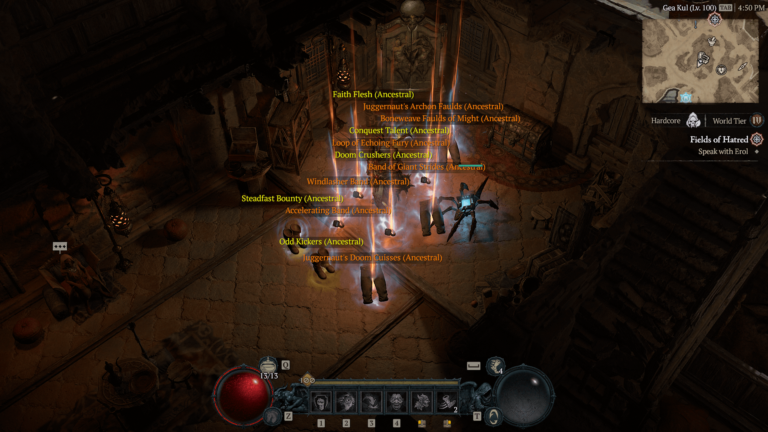The image size is (768, 432).
Task: Pick up the Conquest Talent loot label
Action: click(x=400, y=130)
